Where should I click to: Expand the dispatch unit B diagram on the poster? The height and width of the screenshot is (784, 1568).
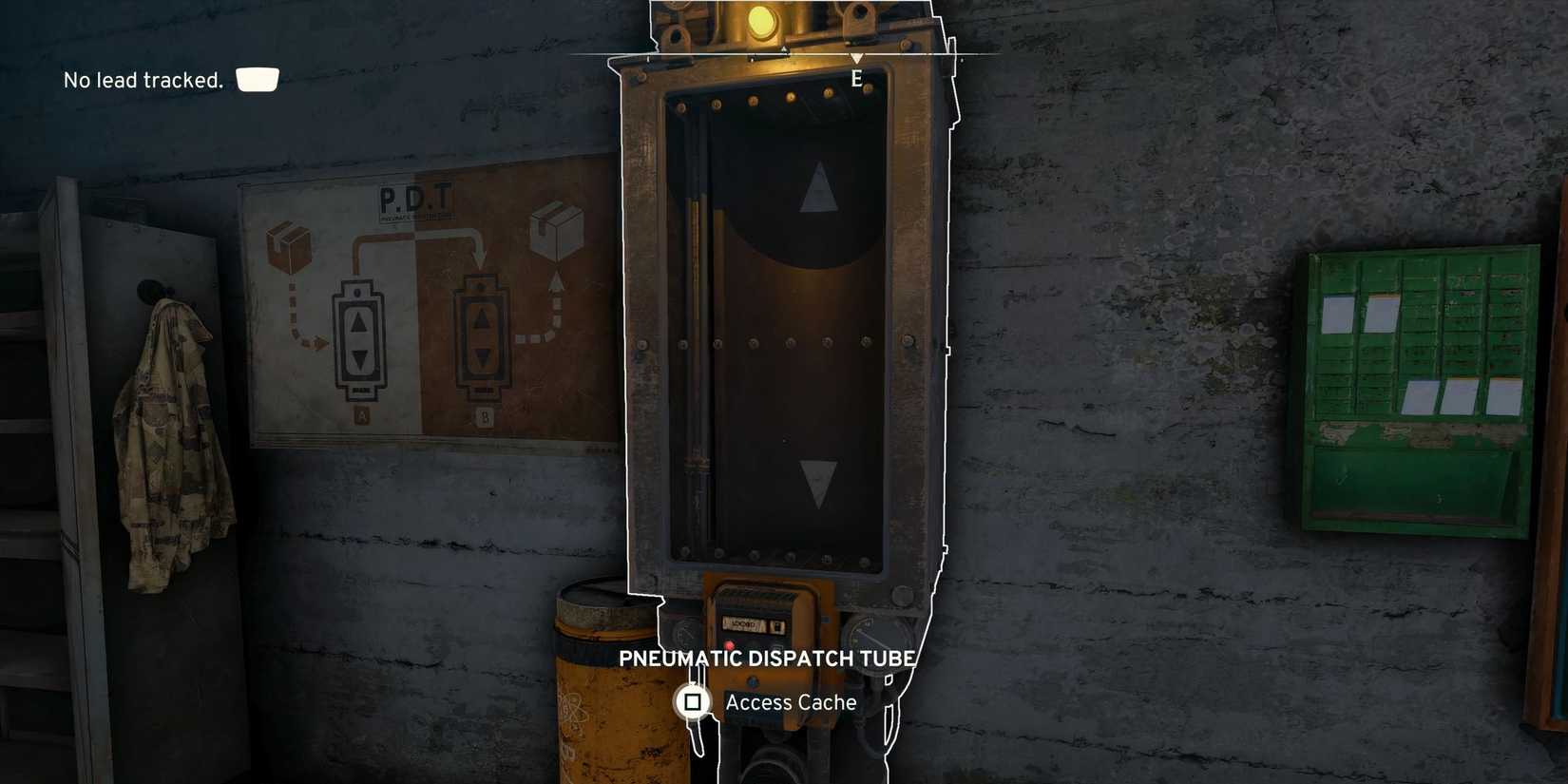coord(482,335)
